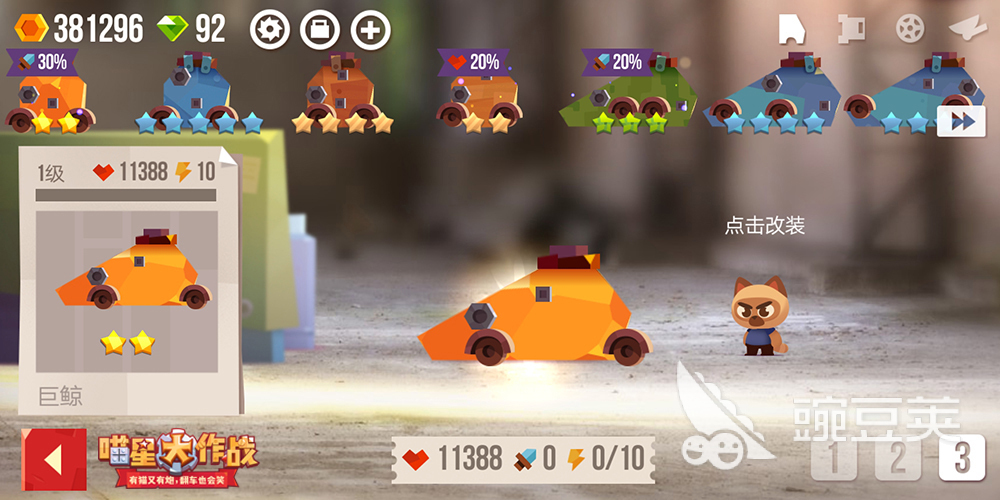1000x500 pixels.
Task: Tap the round plus button
Action: coord(371,29)
